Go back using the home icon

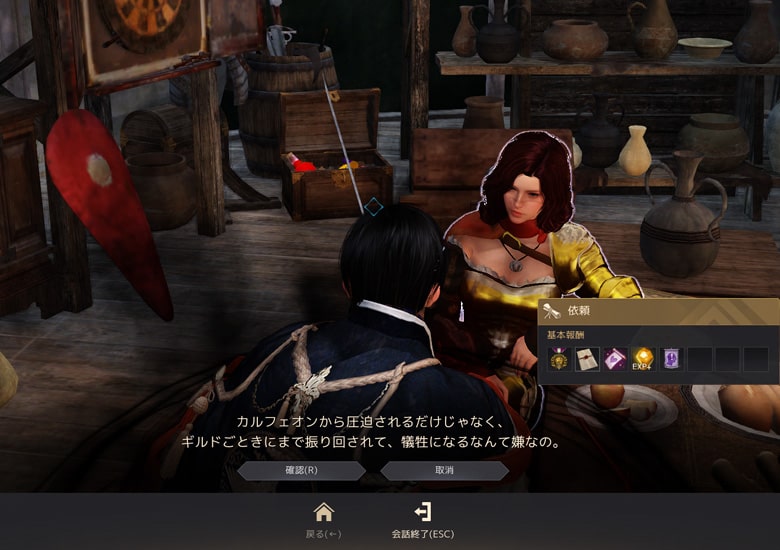pyautogui.click(x=323, y=513)
